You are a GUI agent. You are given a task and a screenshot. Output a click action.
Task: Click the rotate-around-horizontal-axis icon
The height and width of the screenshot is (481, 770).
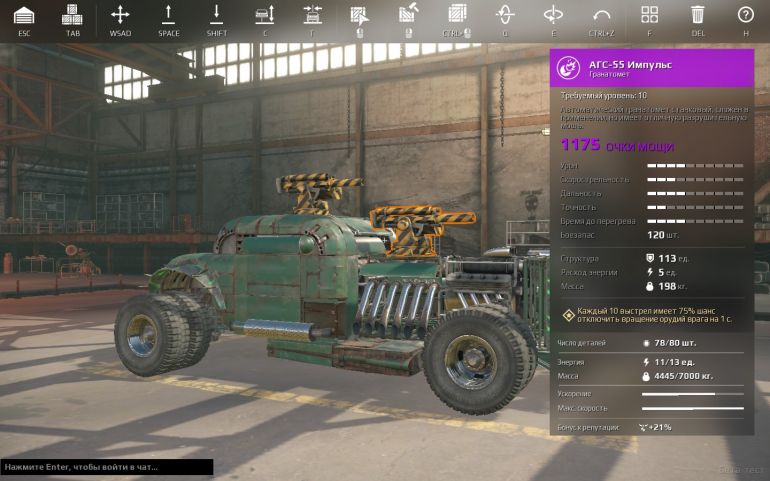553,15
